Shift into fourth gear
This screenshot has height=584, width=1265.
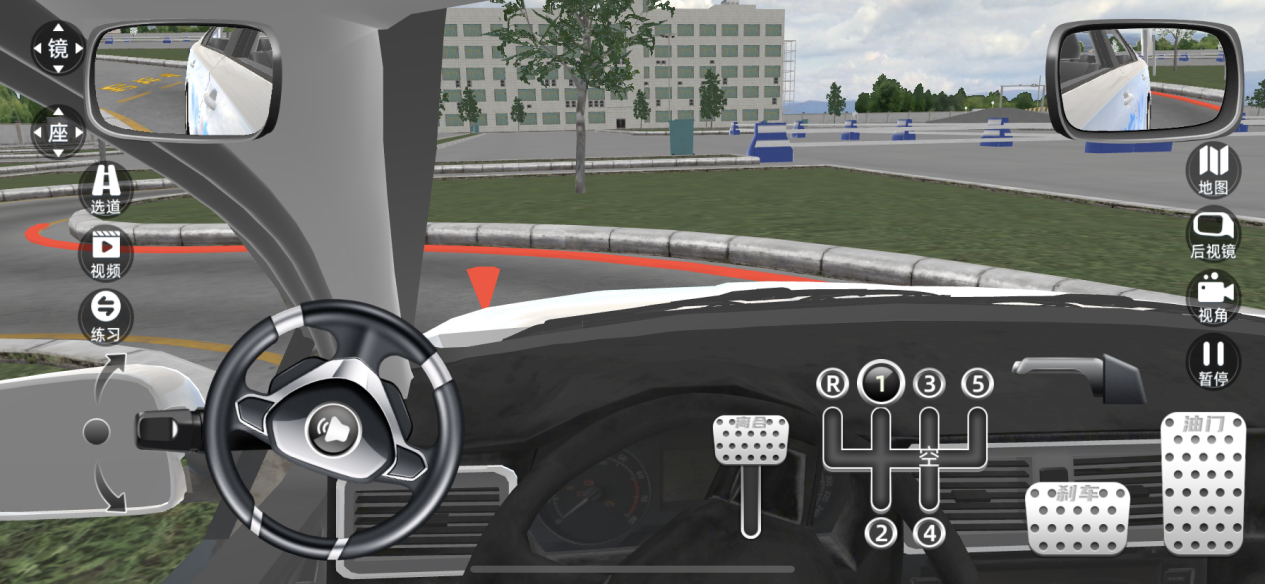tap(930, 533)
